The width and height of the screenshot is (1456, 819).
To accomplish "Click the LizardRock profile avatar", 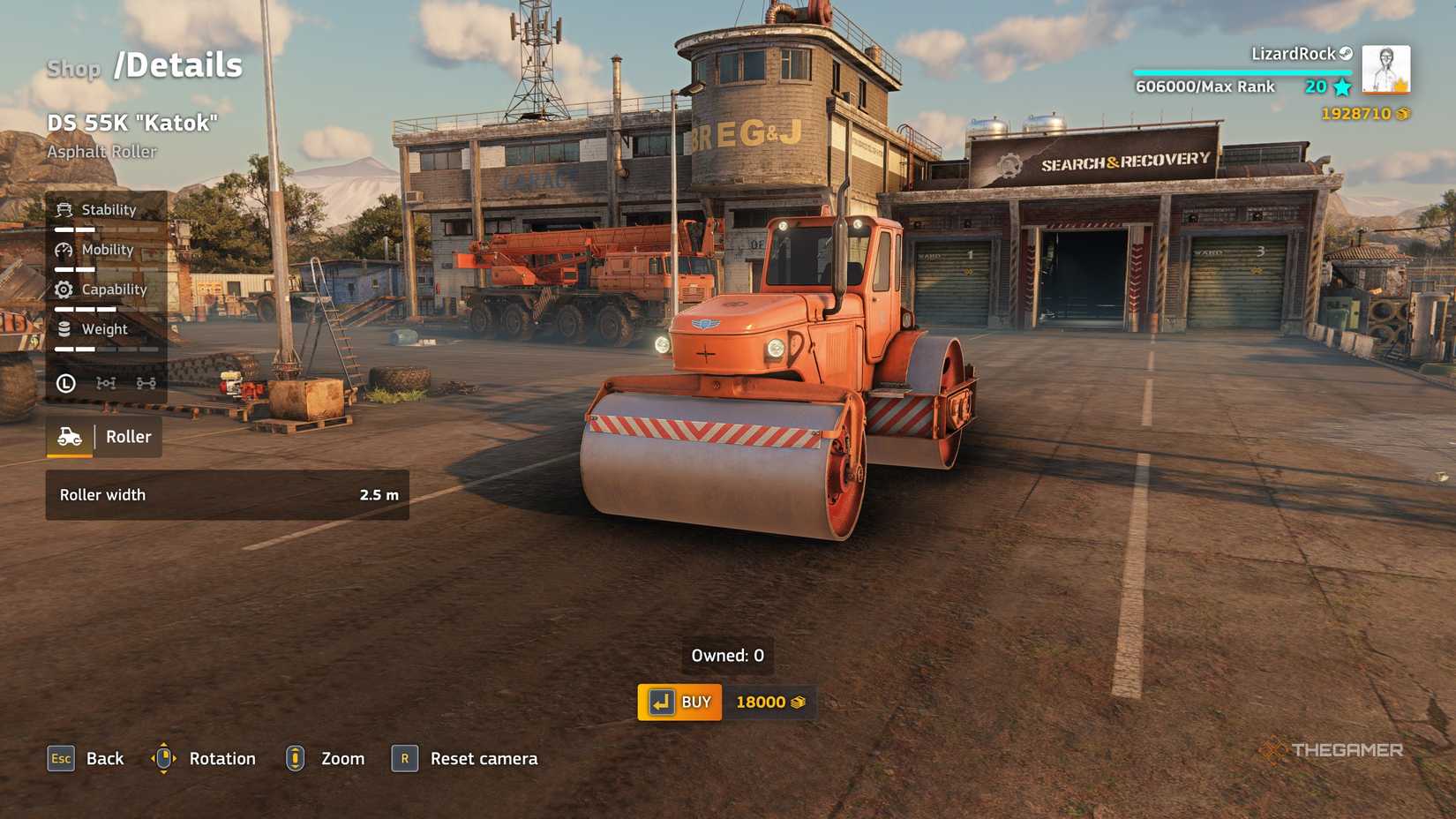I will click(1384, 71).
